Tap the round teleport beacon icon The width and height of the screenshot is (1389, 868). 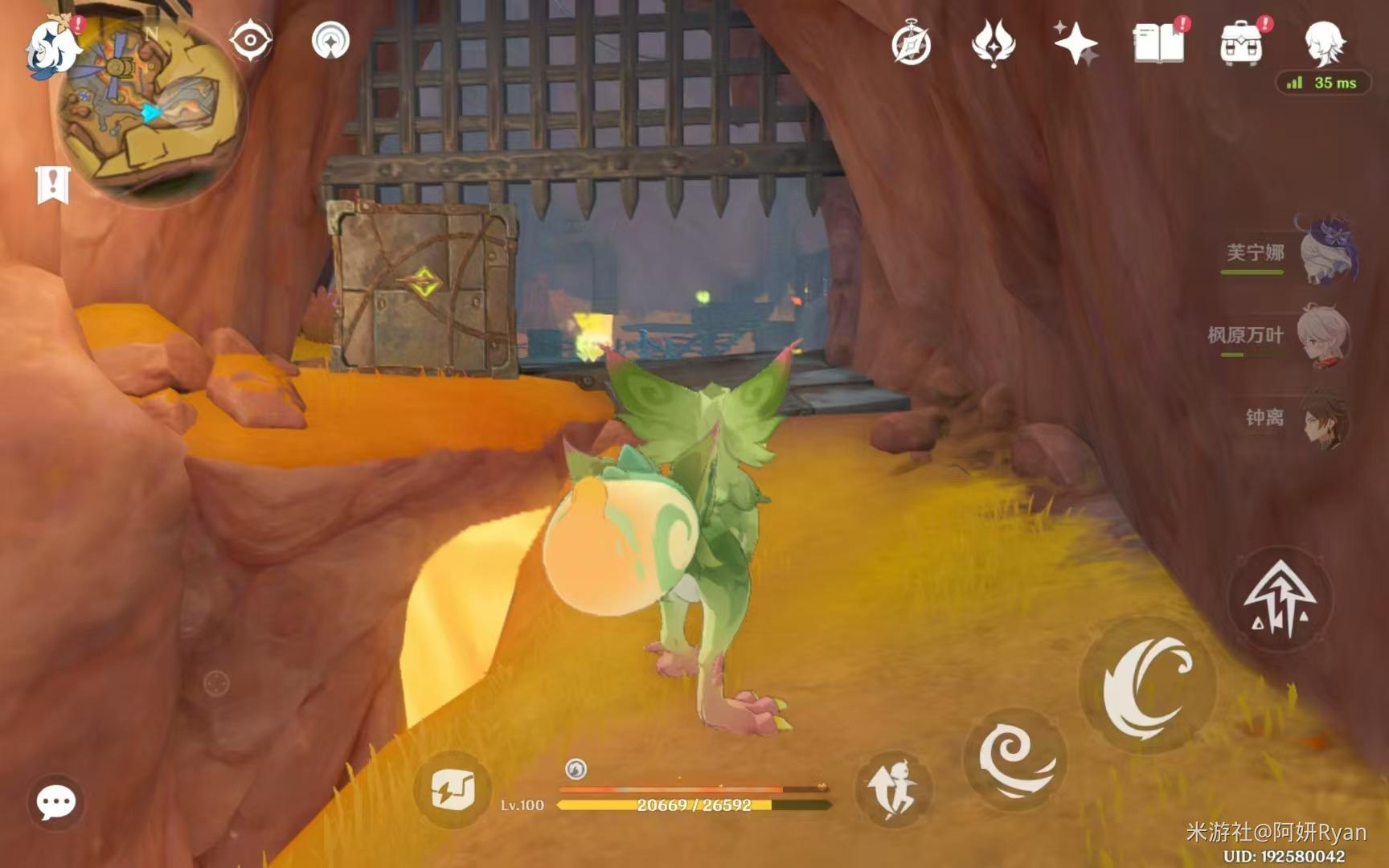click(330, 39)
